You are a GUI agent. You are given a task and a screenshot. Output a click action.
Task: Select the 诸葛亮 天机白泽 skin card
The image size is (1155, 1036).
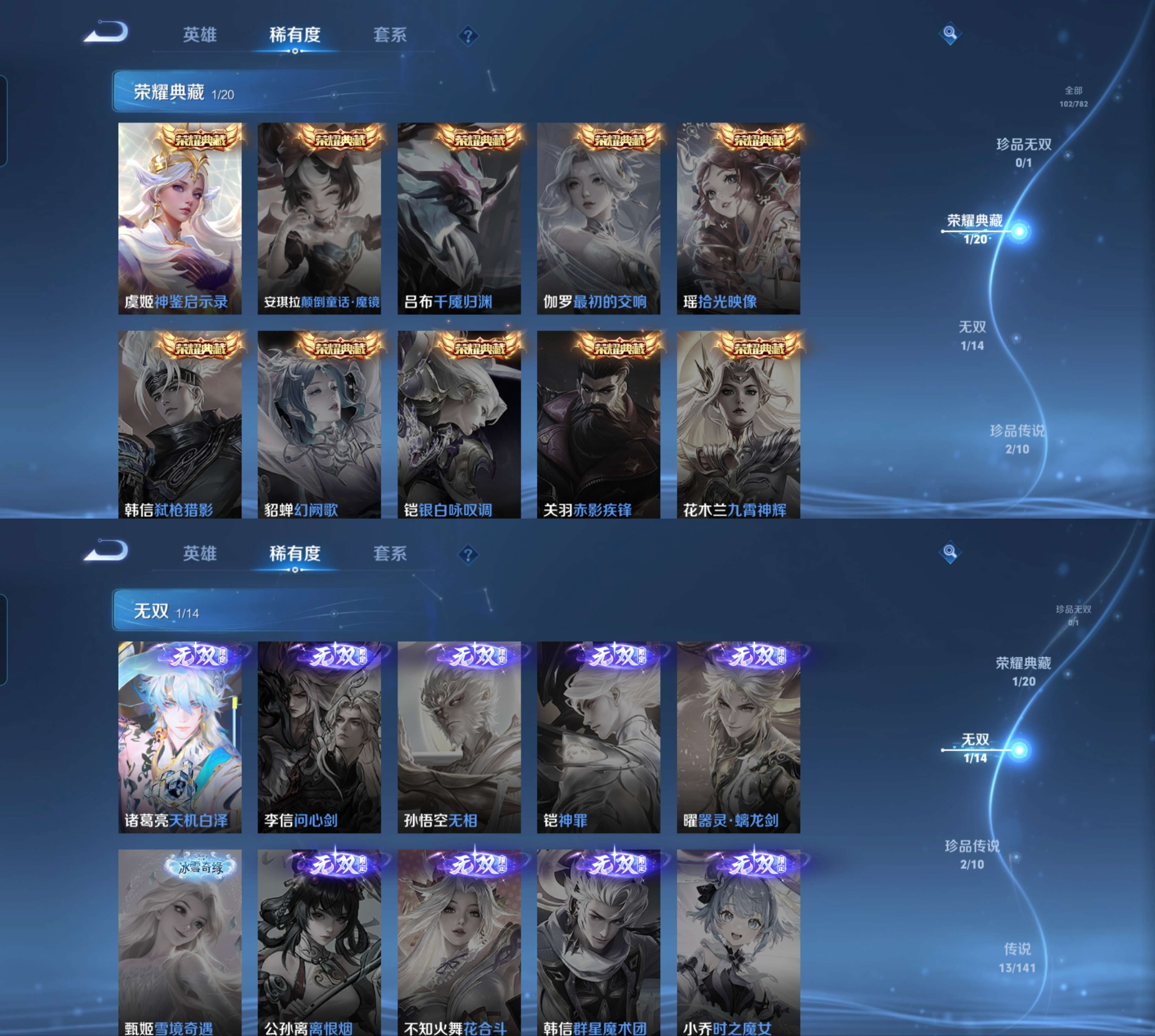click(x=179, y=737)
